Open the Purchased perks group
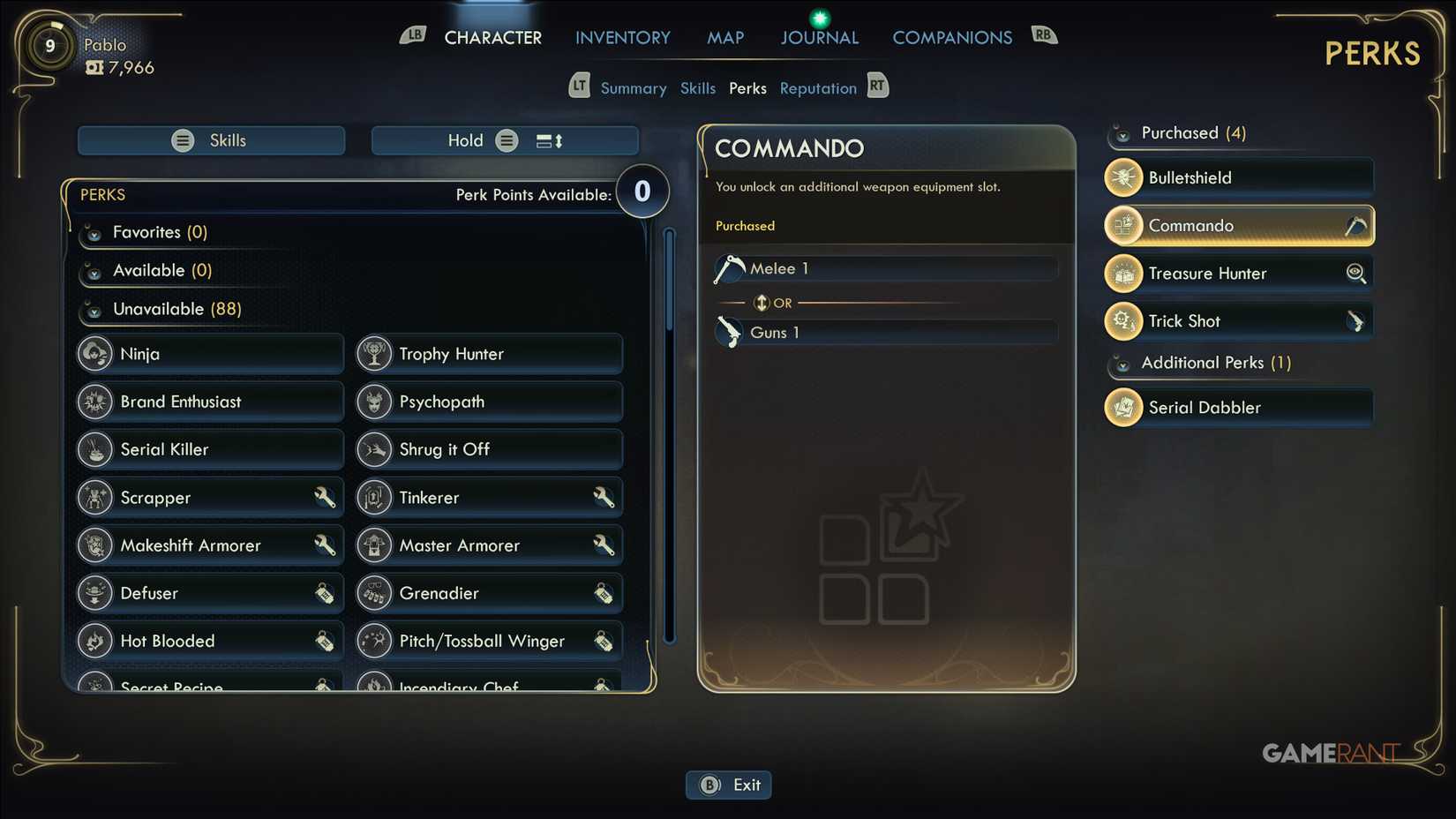The image size is (1456, 819). 1122,132
